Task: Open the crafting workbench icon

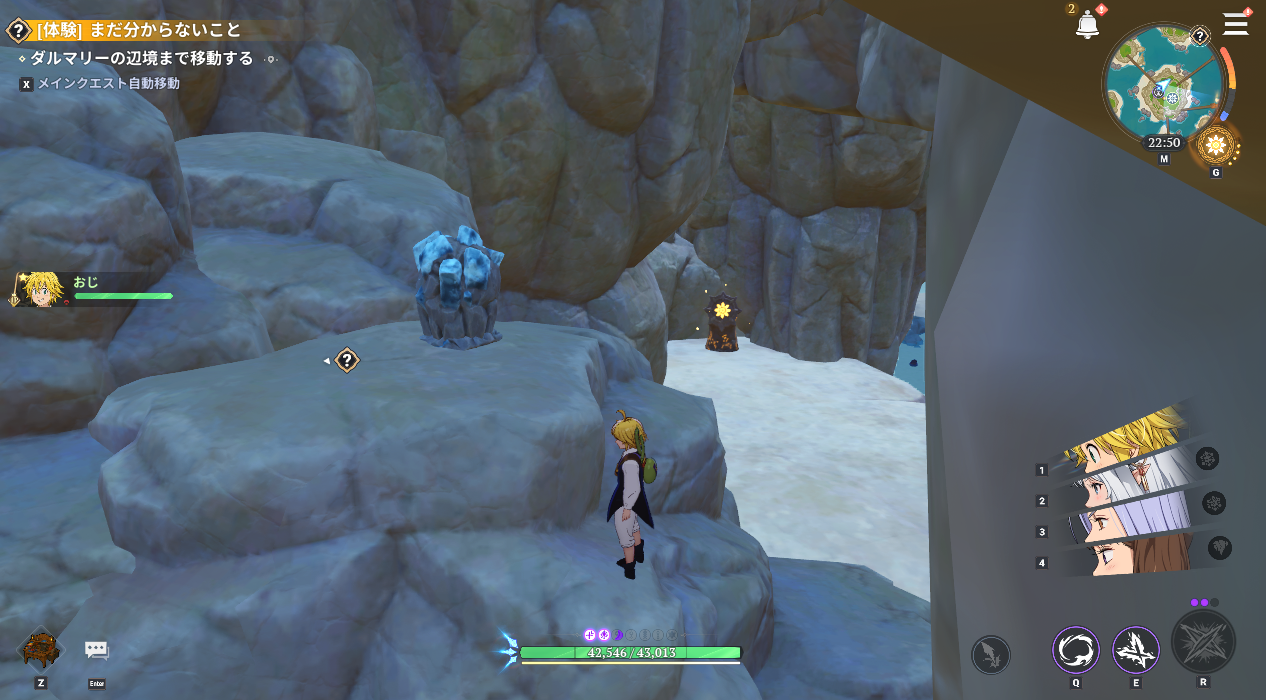Action: point(41,650)
